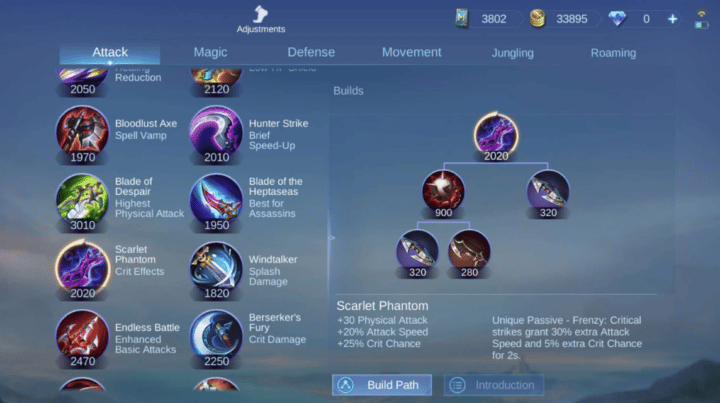The height and width of the screenshot is (403, 720).
Task: Select the Hunter Strike item
Action: pos(216,132)
